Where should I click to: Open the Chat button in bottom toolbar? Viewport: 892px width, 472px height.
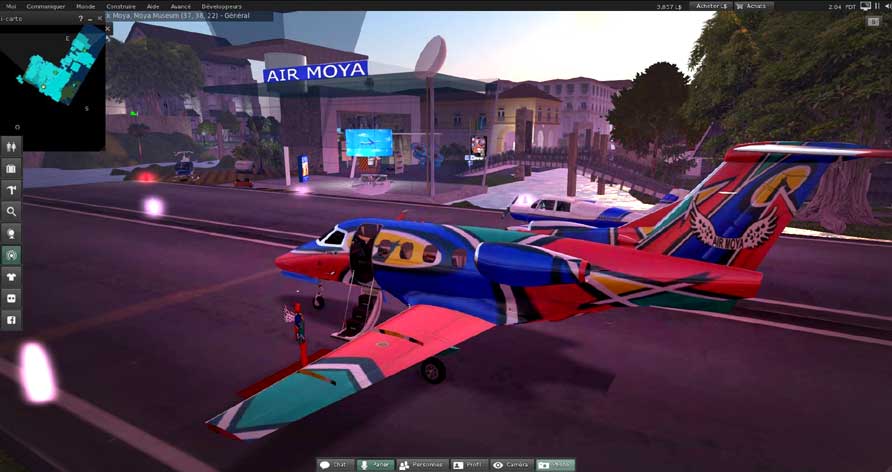(336, 465)
